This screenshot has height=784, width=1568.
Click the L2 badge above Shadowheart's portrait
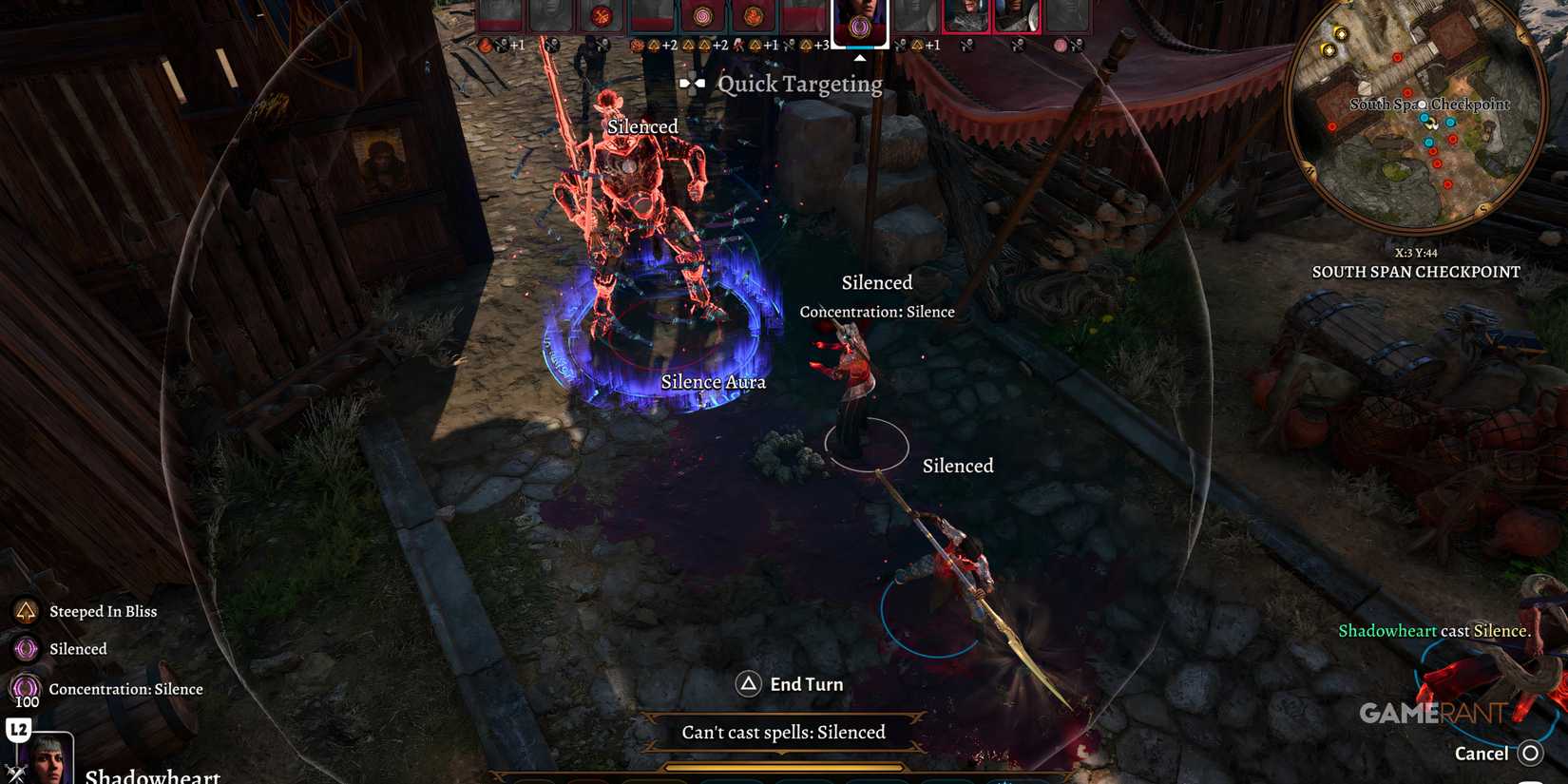[x=19, y=728]
